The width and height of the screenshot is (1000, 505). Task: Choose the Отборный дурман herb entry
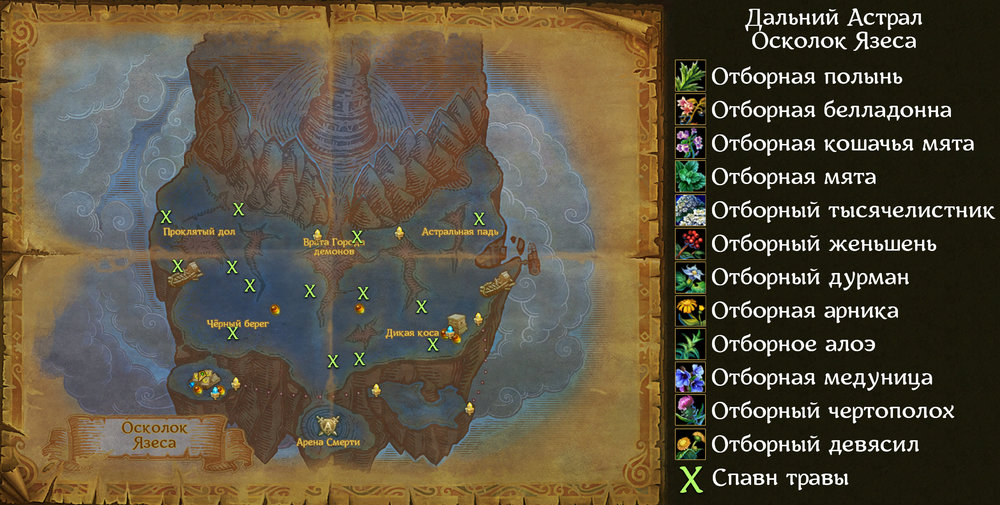pos(810,277)
